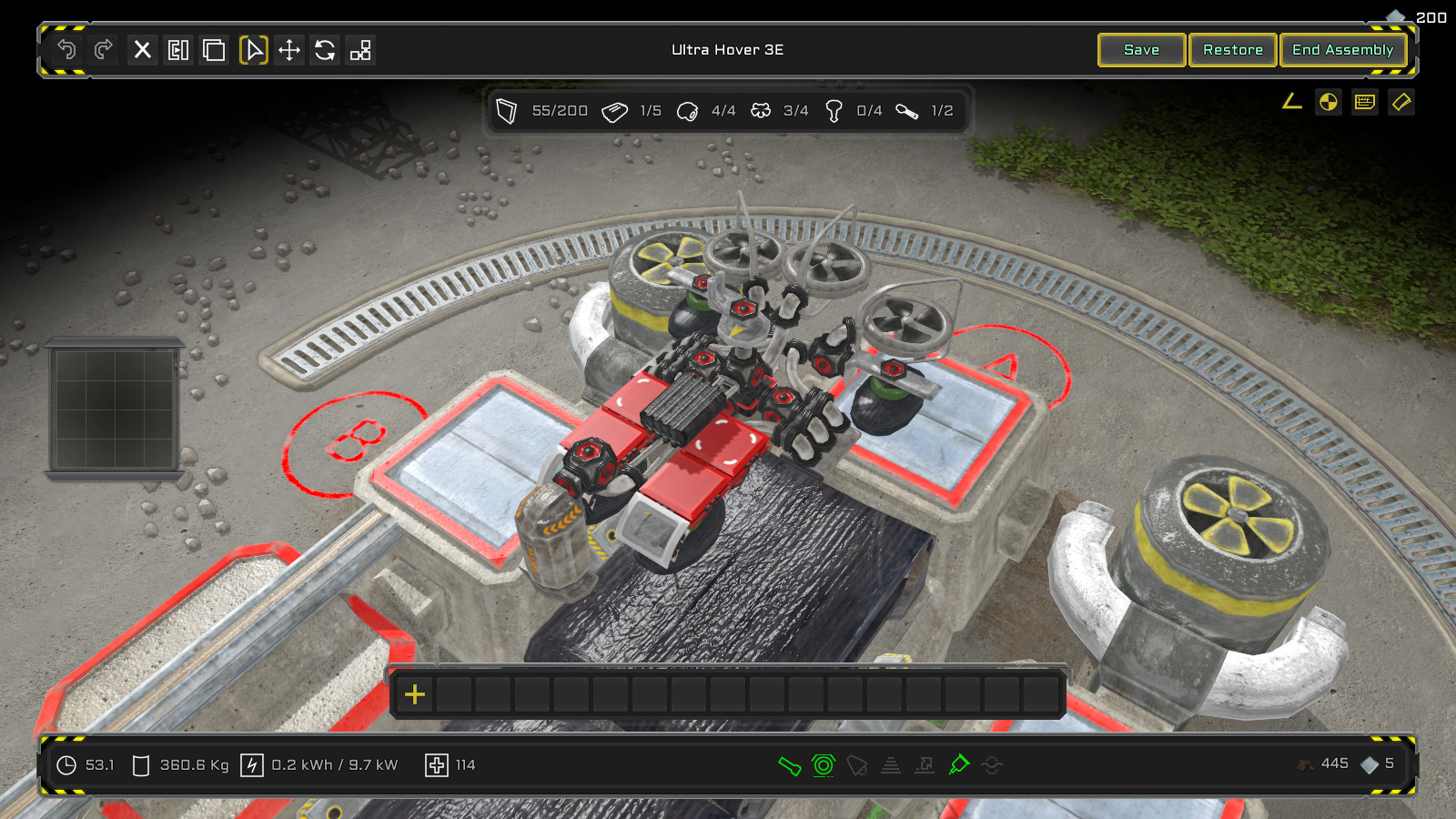Open the center of mass display
This screenshot has width=1456, height=819.
pos(1328,102)
